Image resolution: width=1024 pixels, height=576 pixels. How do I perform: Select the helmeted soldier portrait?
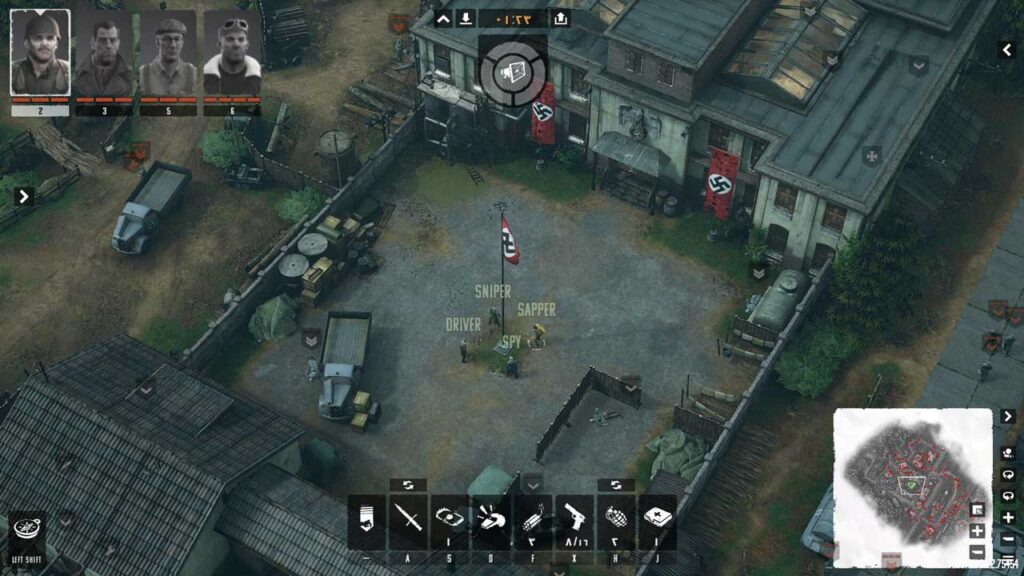40,53
